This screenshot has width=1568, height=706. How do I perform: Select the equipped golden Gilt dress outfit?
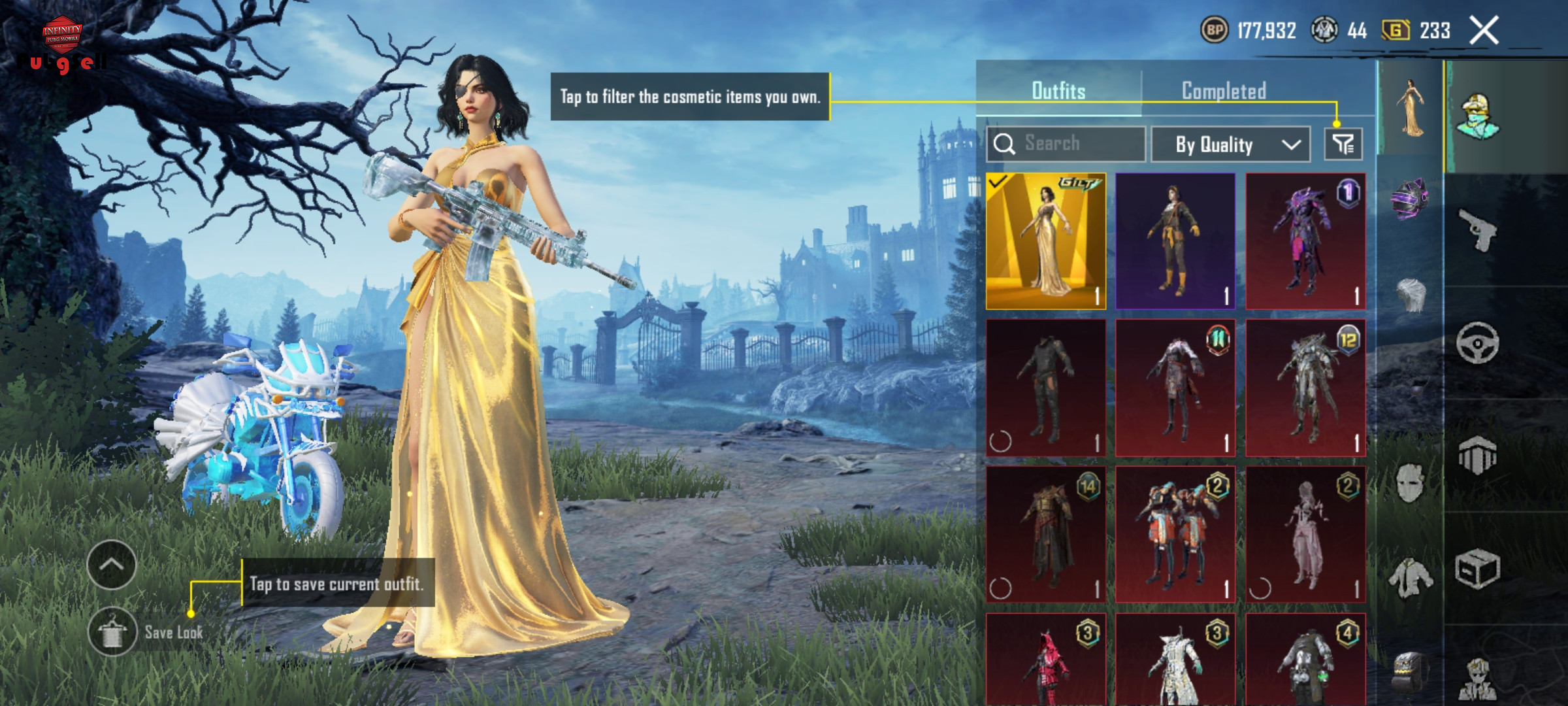(1045, 241)
